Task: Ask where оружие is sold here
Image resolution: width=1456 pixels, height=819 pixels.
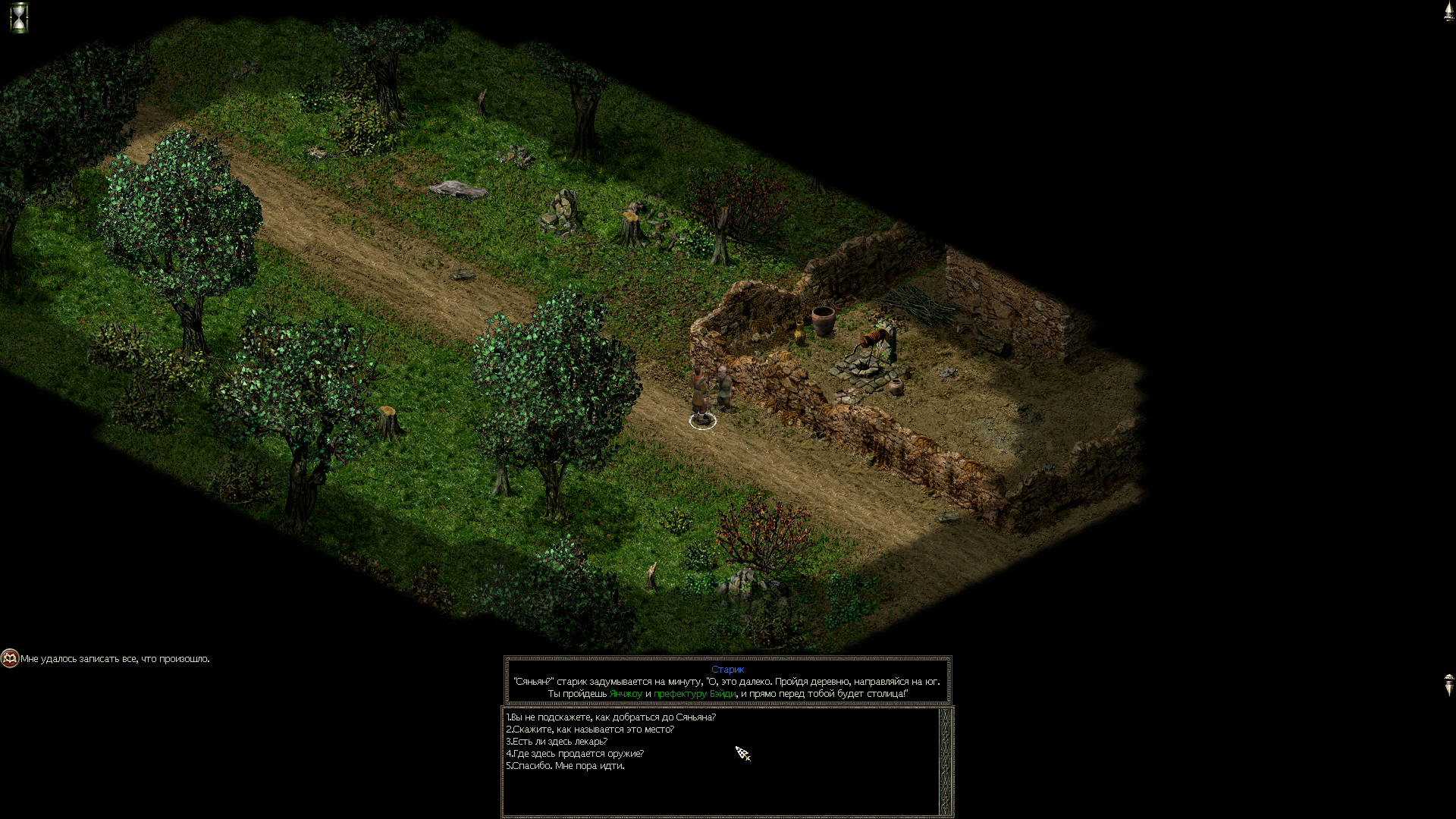Action: (575, 754)
